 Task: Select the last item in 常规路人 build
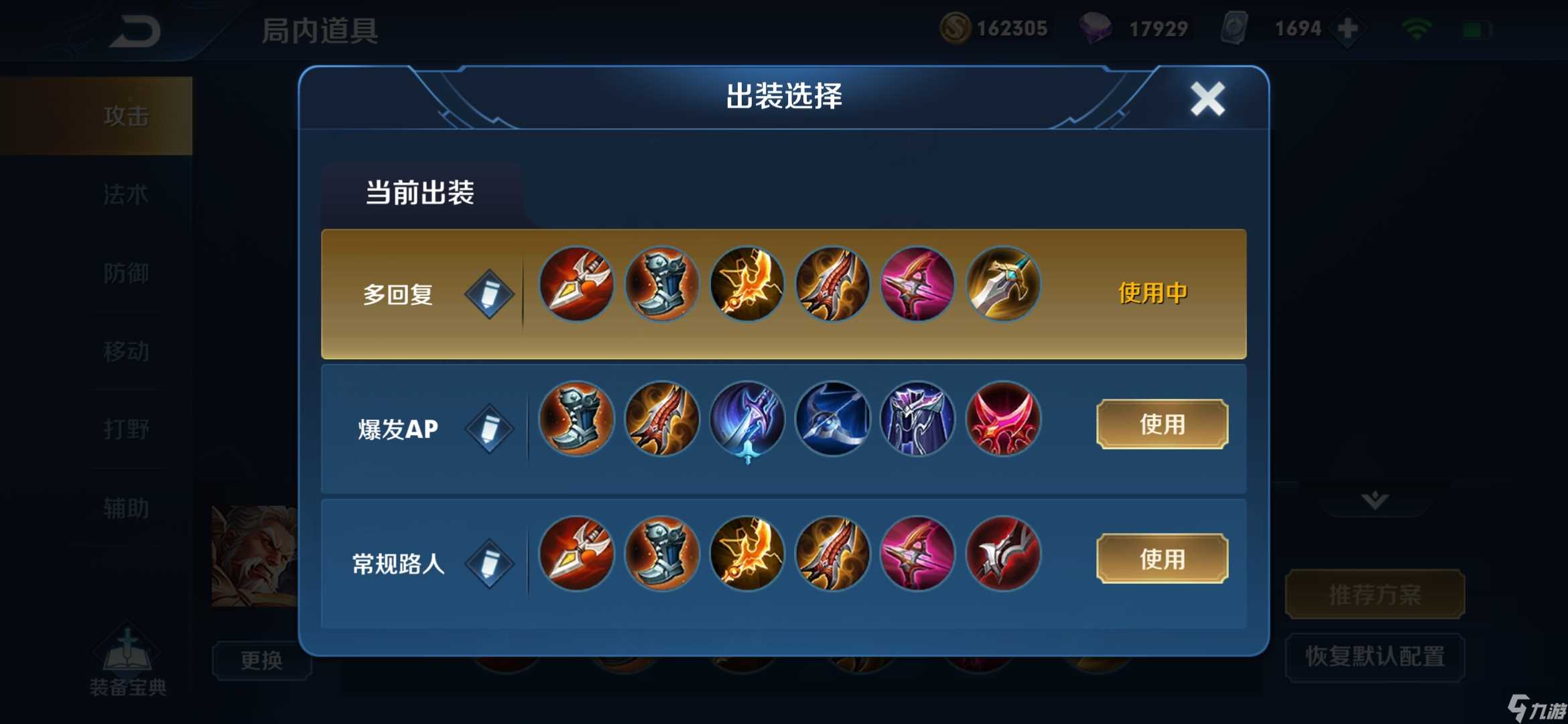tap(1003, 554)
